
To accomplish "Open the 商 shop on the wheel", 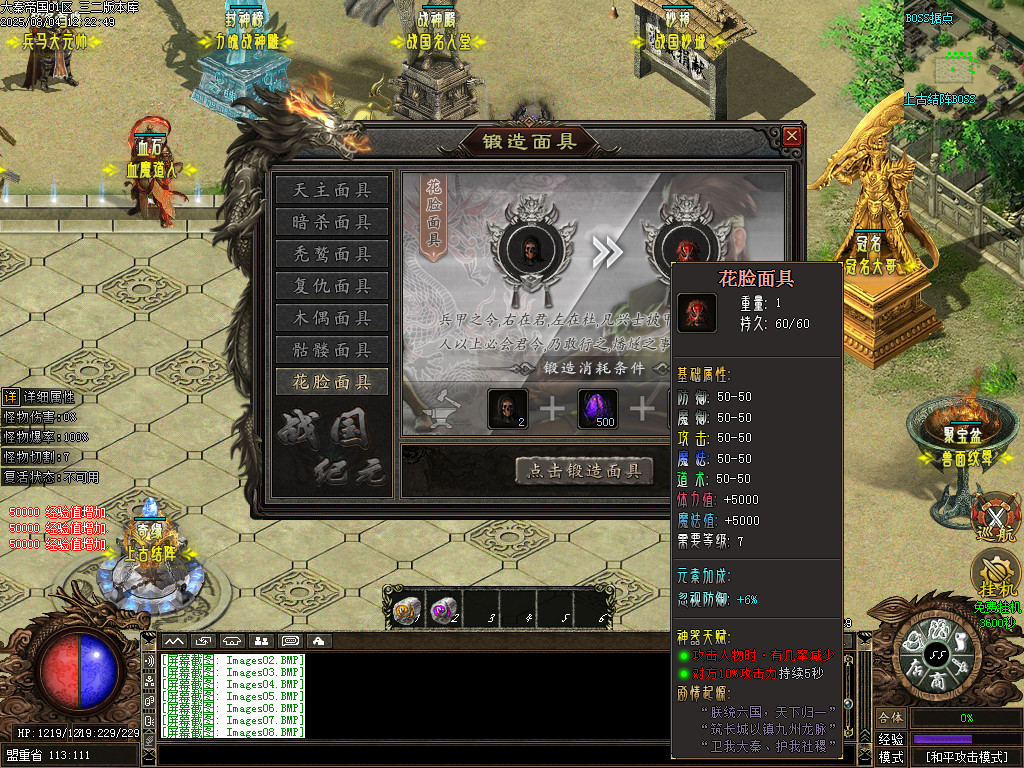I will [x=937, y=676].
